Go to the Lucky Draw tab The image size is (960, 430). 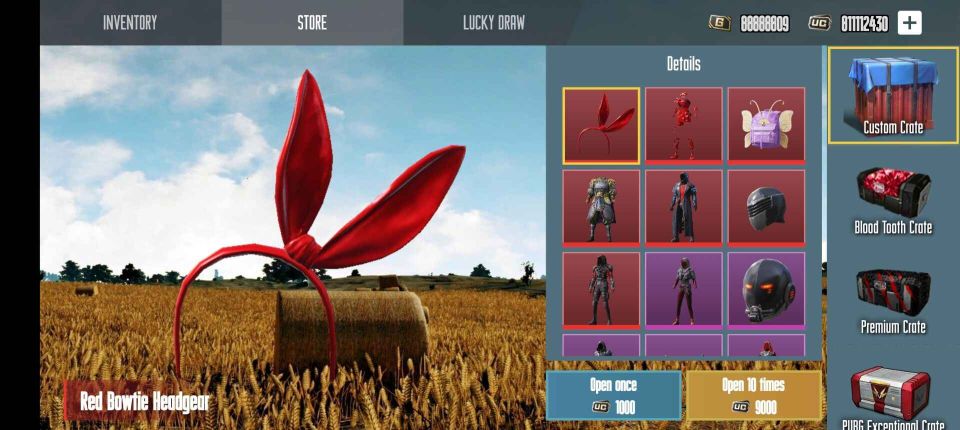(x=494, y=22)
